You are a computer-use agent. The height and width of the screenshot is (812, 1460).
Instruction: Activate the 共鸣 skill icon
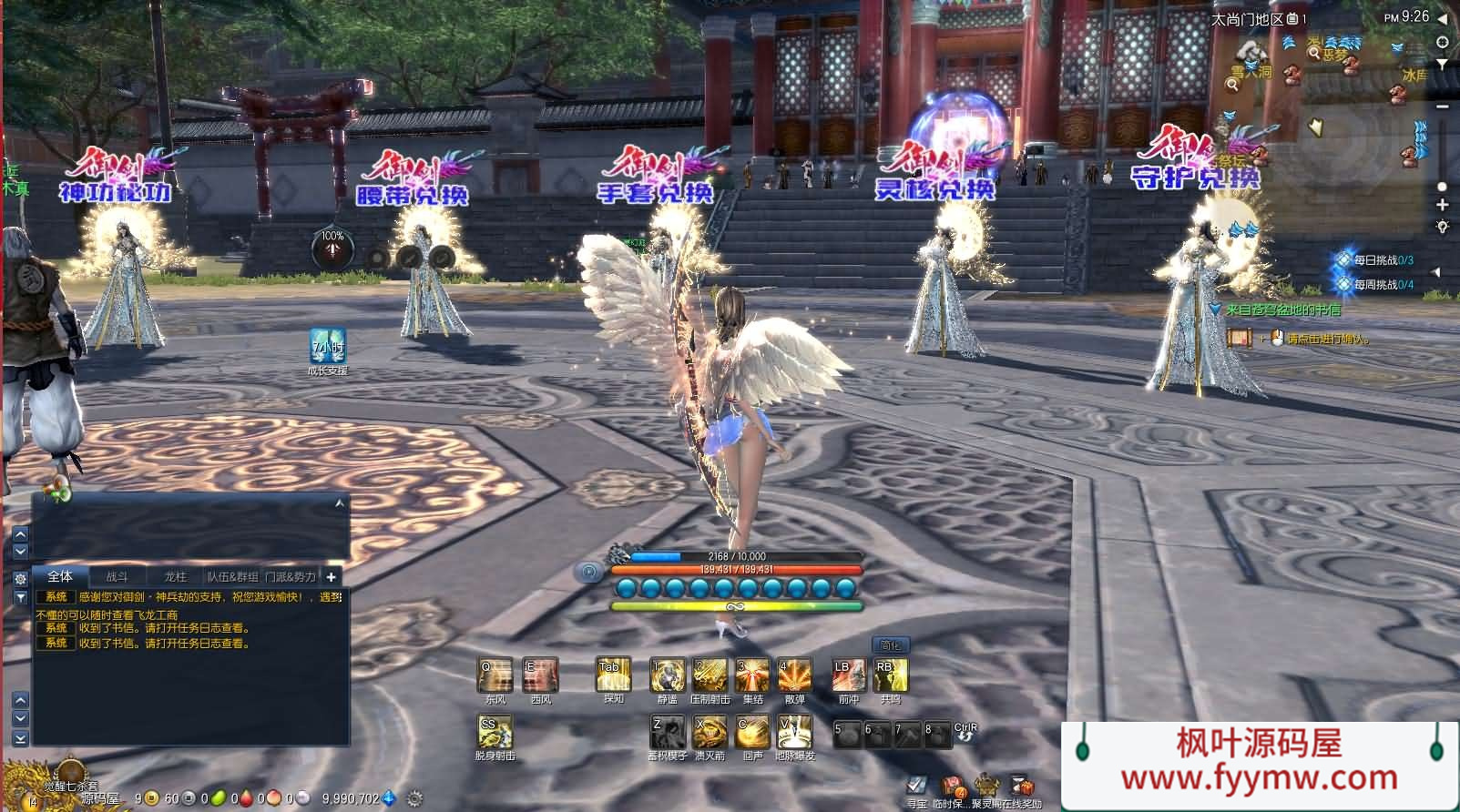(890, 676)
